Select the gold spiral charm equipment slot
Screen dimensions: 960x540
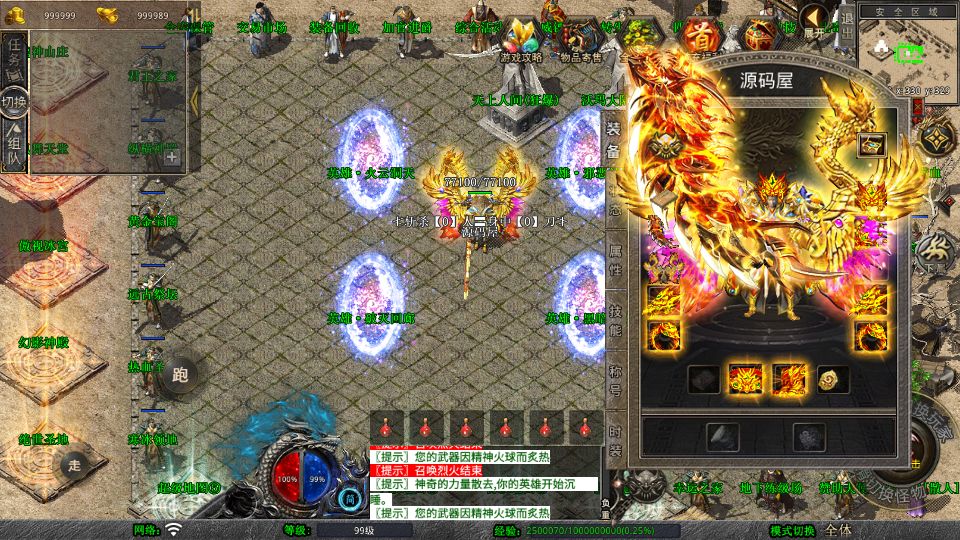coord(832,379)
